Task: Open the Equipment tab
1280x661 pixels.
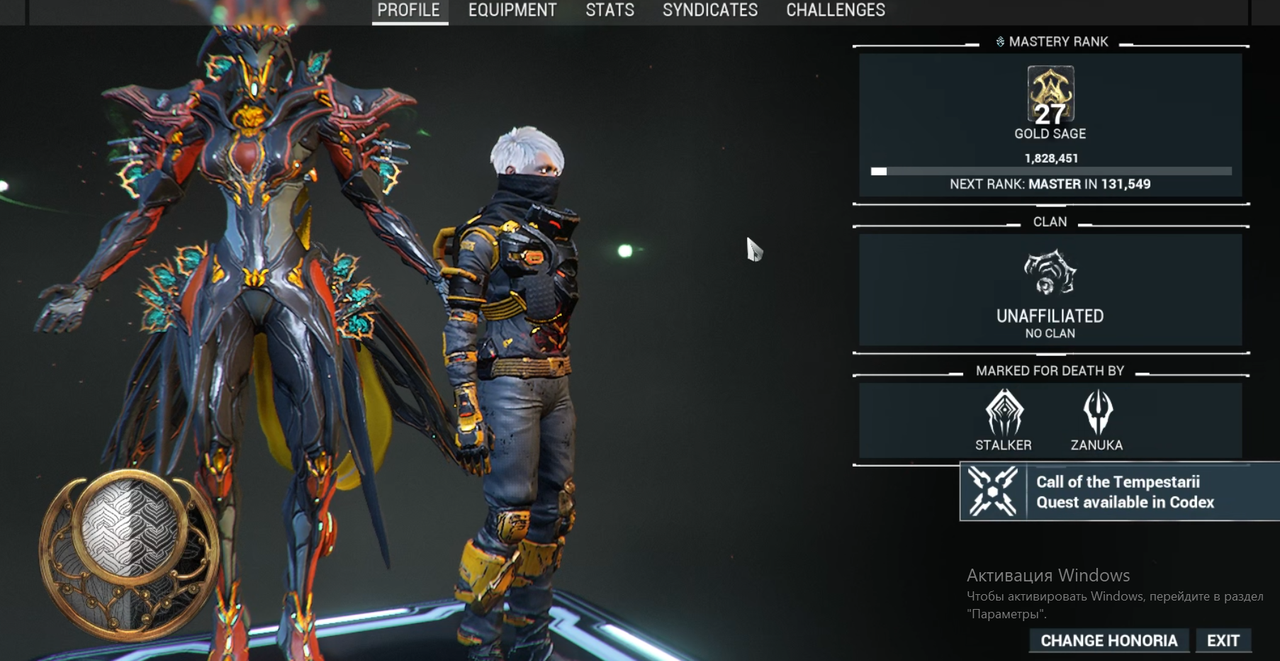Action: pyautogui.click(x=512, y=10)
